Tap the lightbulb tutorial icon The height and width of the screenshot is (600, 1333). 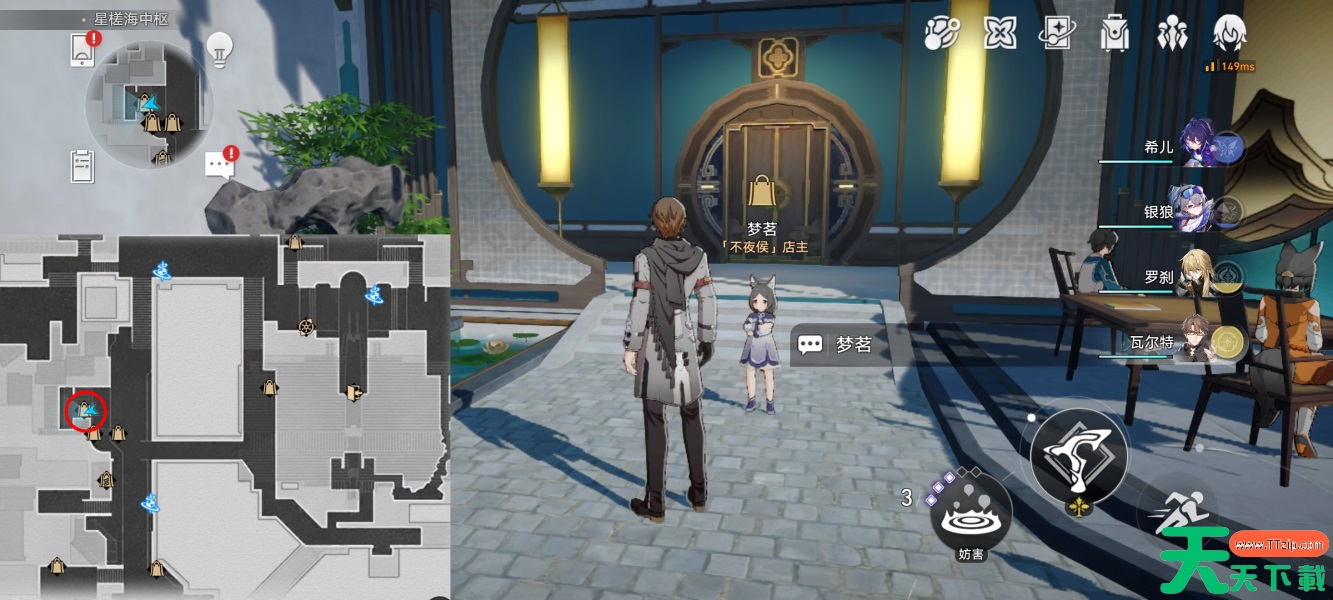pos(219,46)
